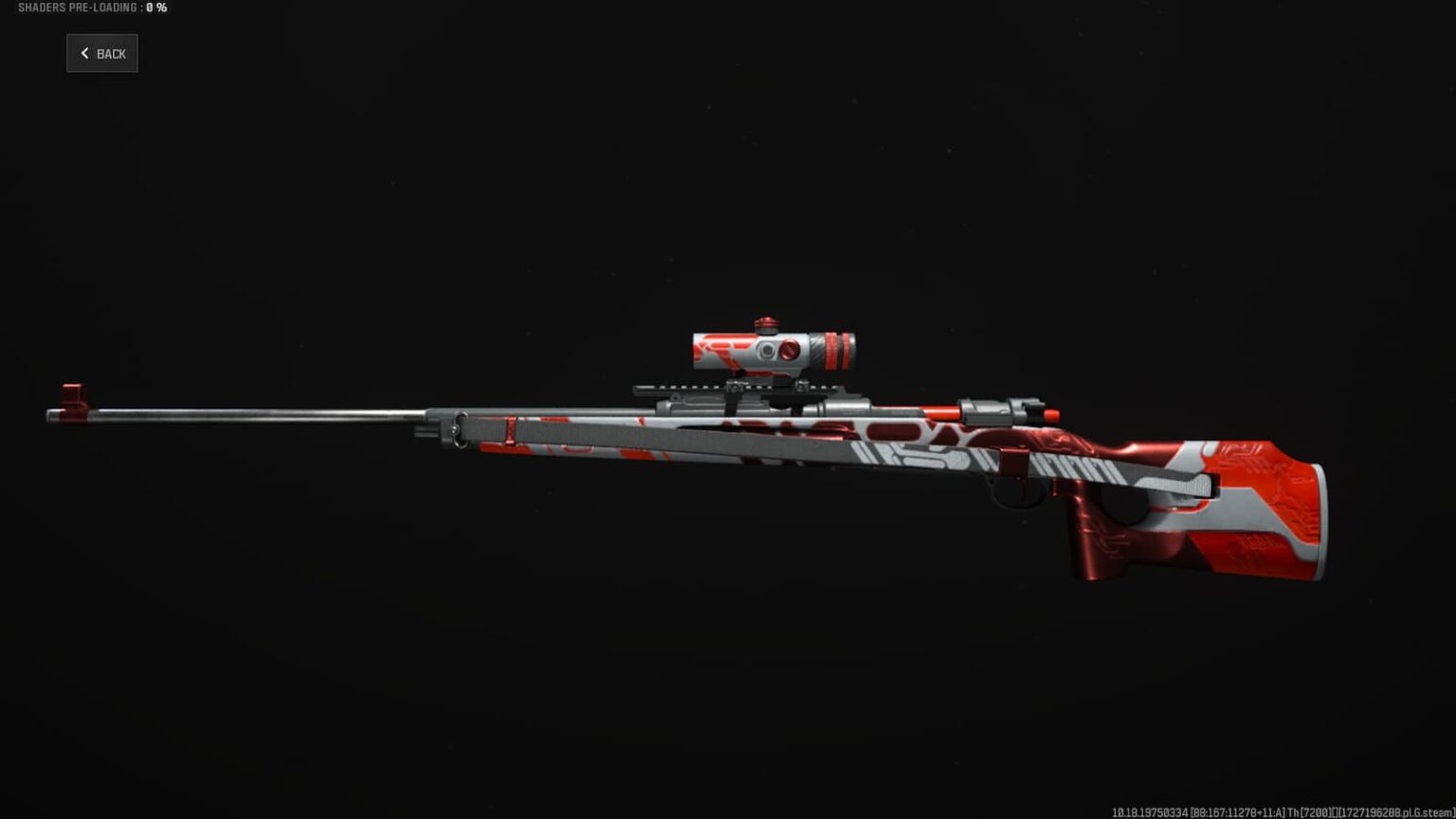This screenshot has height=819, width=1456.
Task: Toggle the scope's top turret cap
Action: (768, 322)
